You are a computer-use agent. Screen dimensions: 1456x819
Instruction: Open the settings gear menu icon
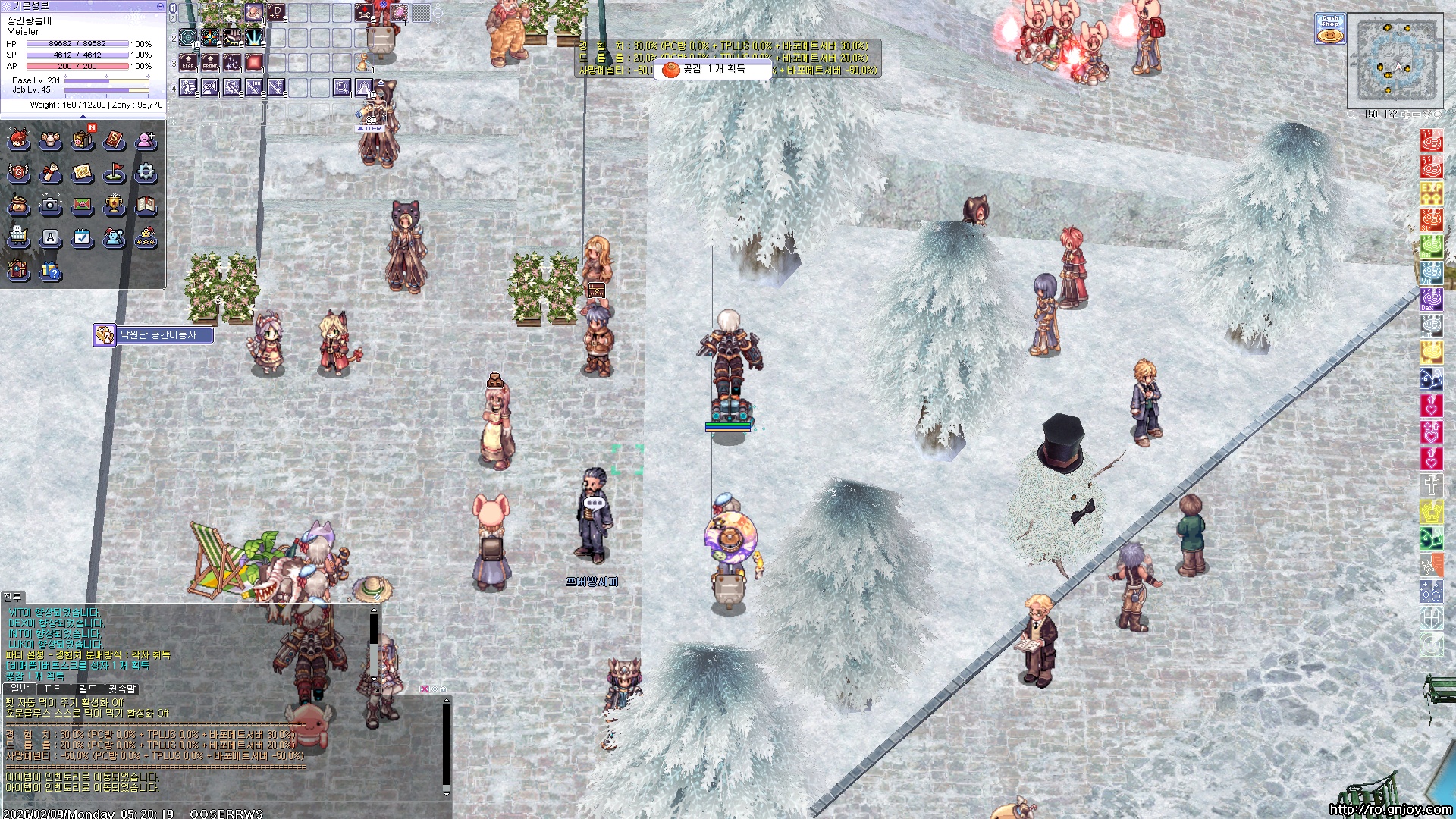[146, 174]
